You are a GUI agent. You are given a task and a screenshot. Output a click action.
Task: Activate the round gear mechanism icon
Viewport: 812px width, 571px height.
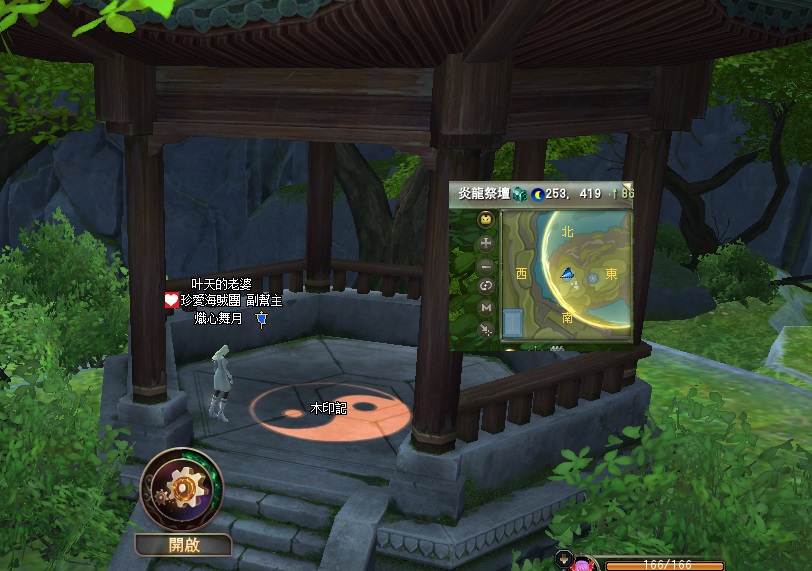pos(181,489)
